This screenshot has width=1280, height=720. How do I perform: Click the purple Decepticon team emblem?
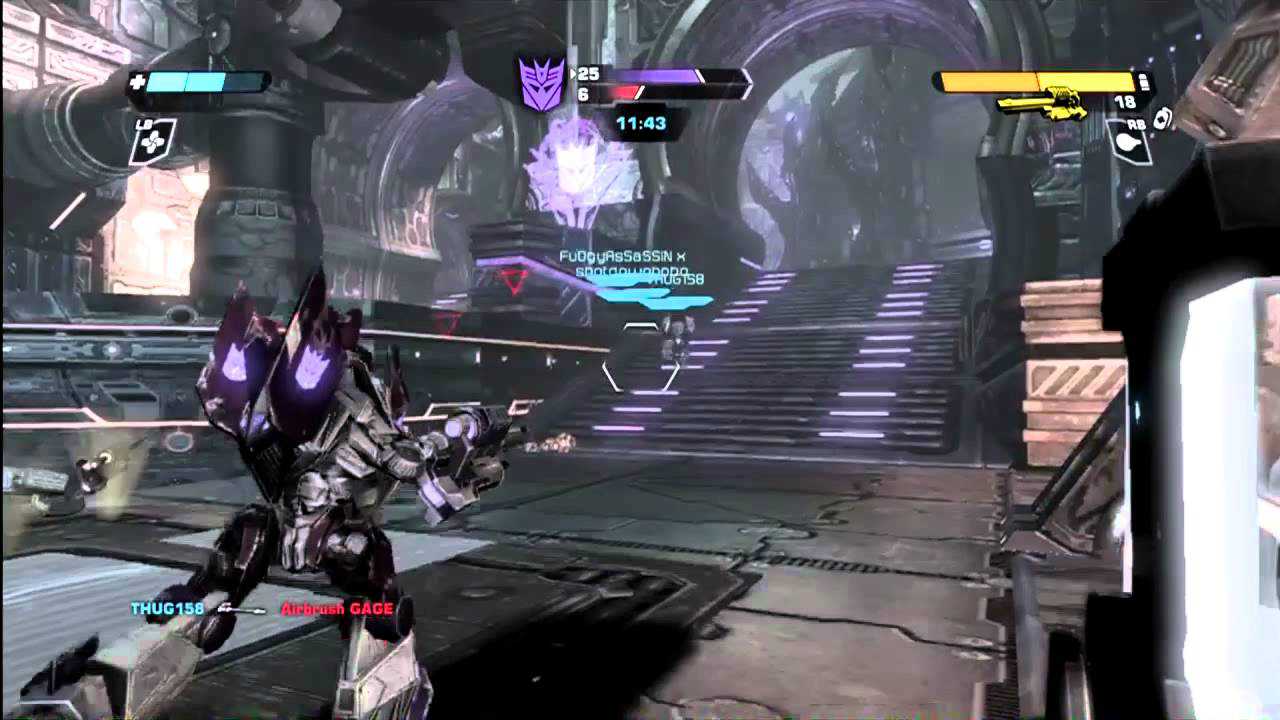coord(541,83)
